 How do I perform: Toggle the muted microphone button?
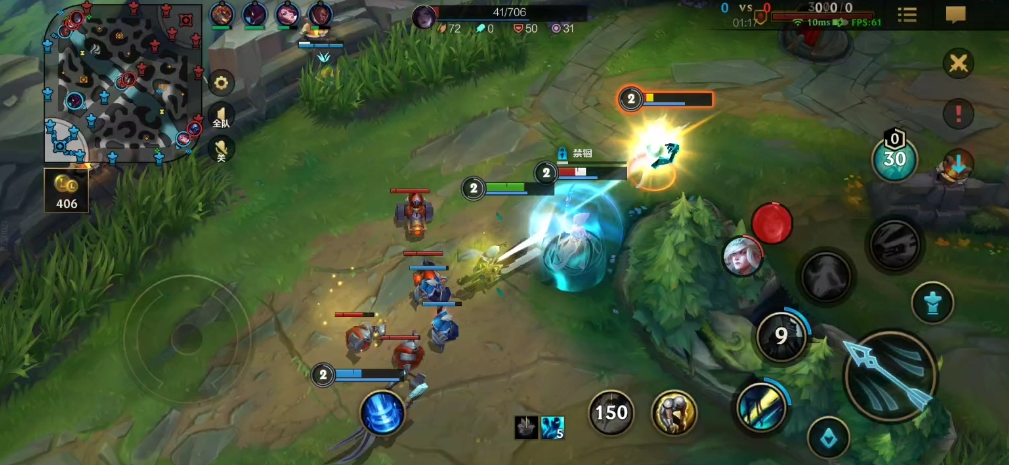point(221,149)
